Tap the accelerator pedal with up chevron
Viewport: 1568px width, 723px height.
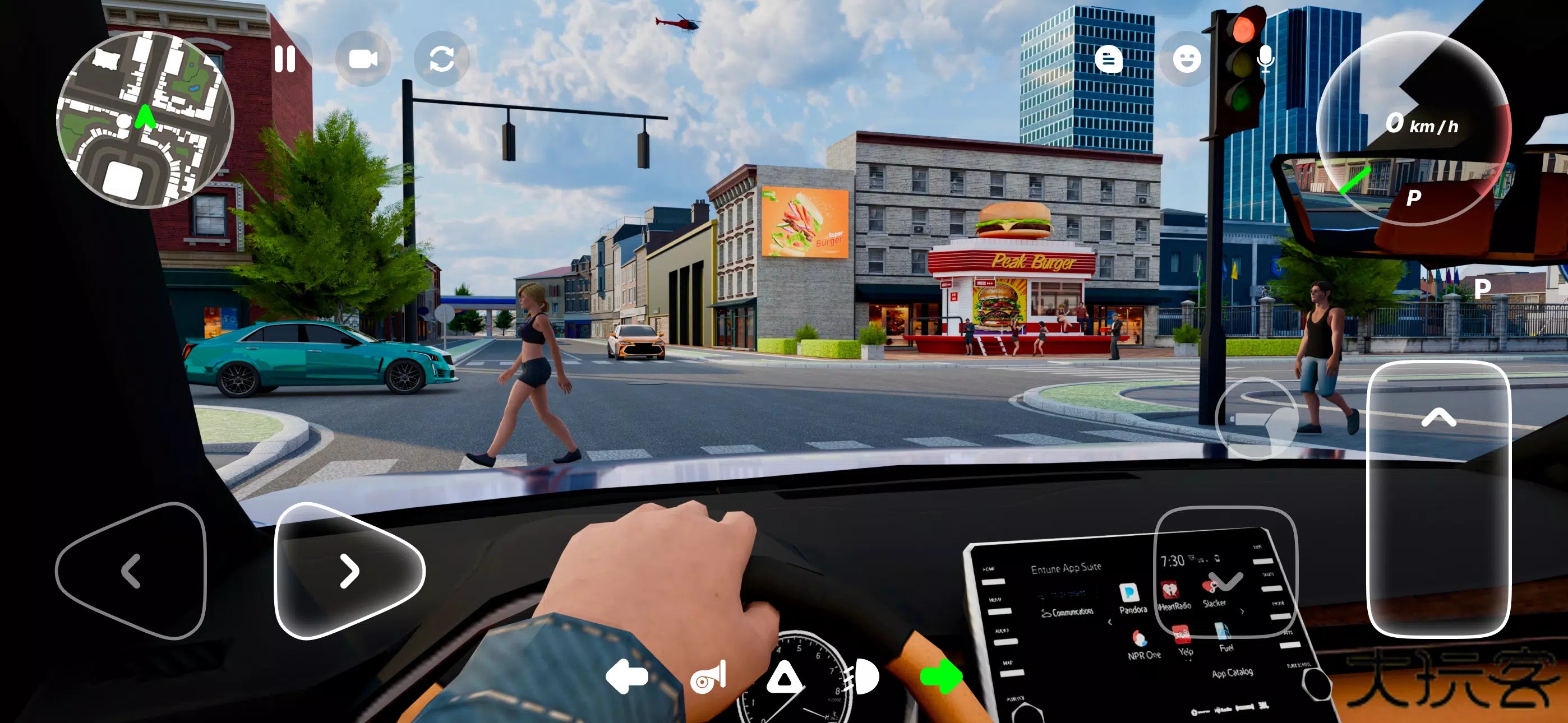pos(1438,498)
